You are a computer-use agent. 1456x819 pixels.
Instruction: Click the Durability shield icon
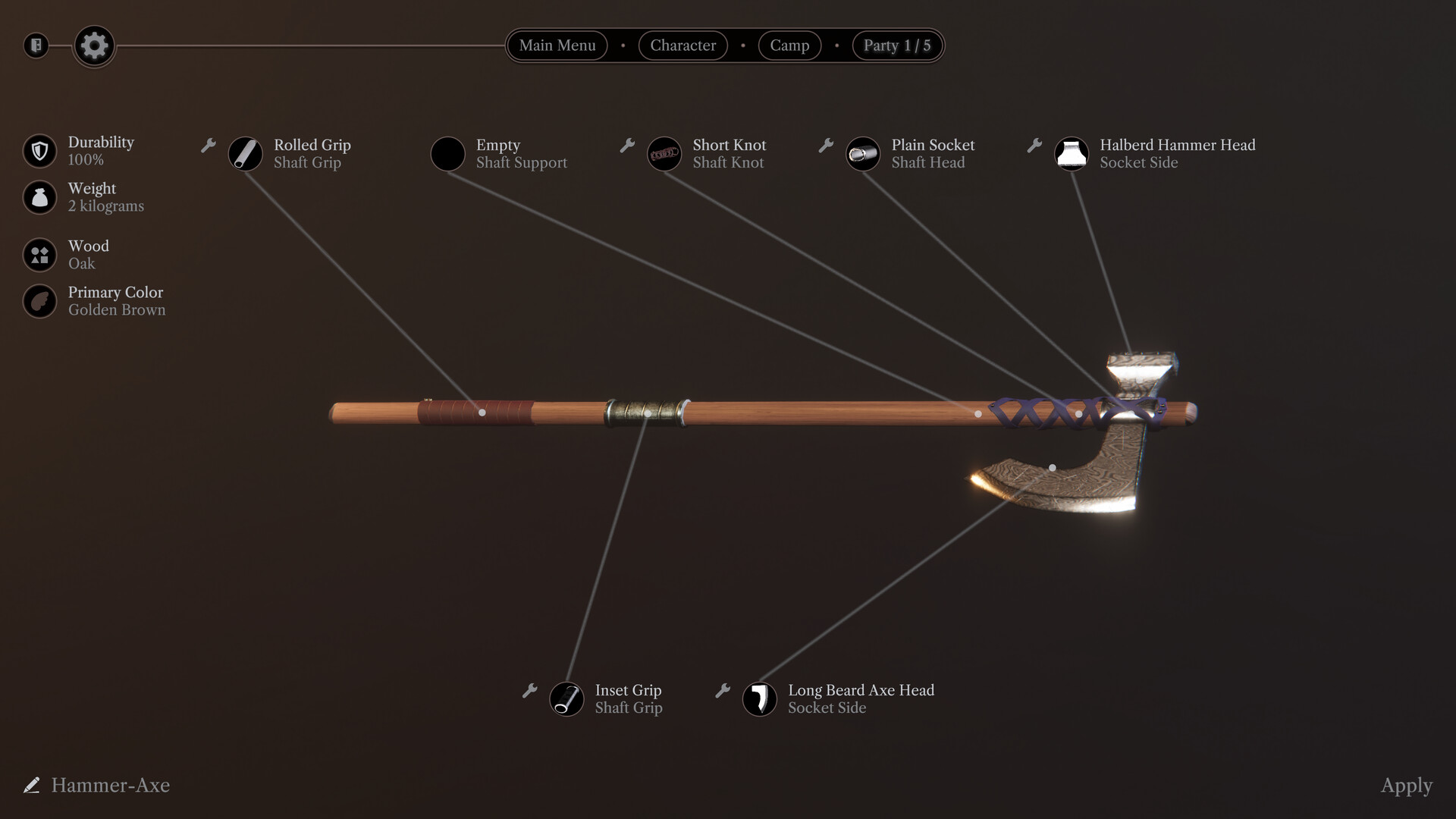coord(39,150)
